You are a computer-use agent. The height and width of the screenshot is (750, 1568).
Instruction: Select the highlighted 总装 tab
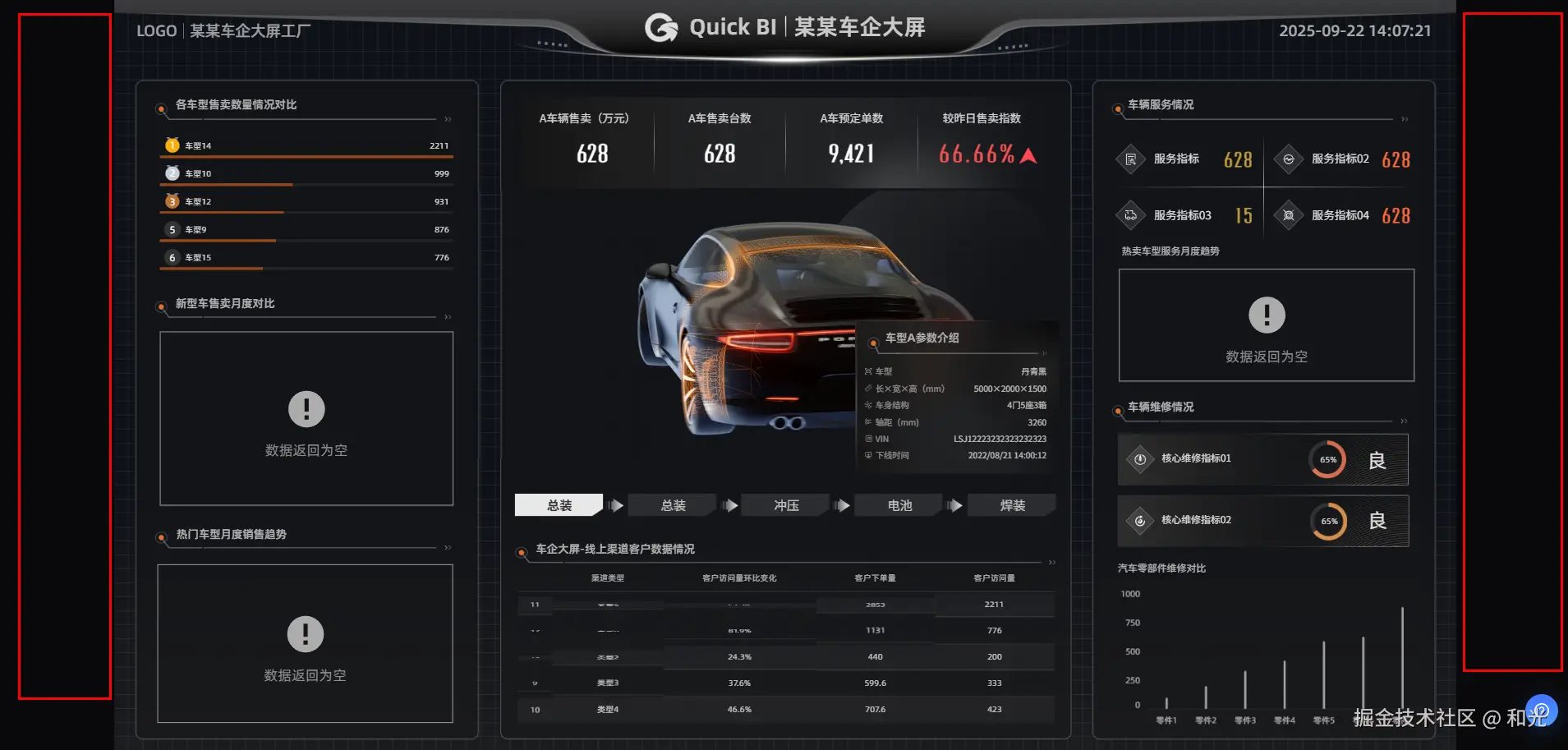559,505
